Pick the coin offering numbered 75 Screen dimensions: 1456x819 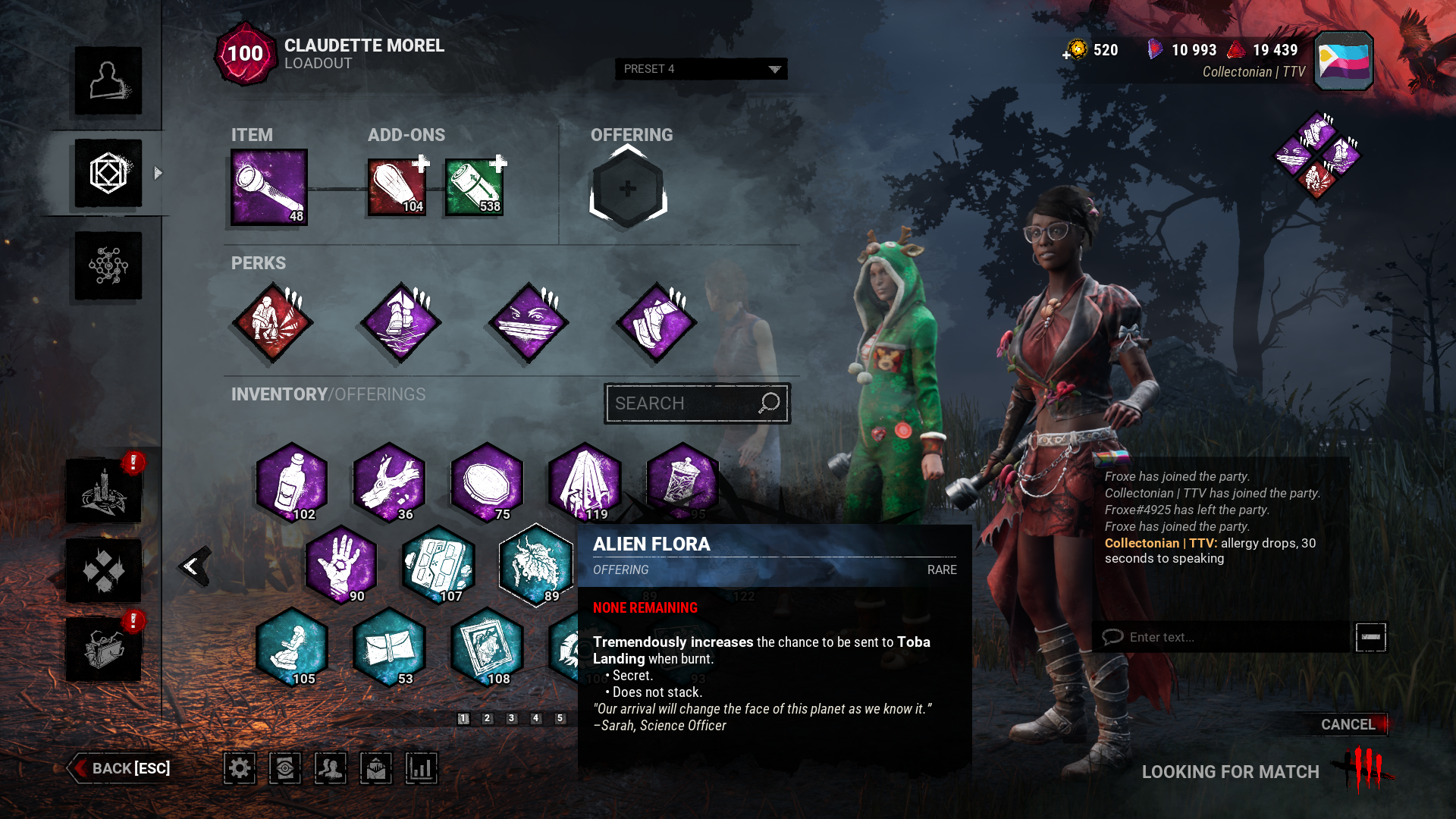point(487,482)
